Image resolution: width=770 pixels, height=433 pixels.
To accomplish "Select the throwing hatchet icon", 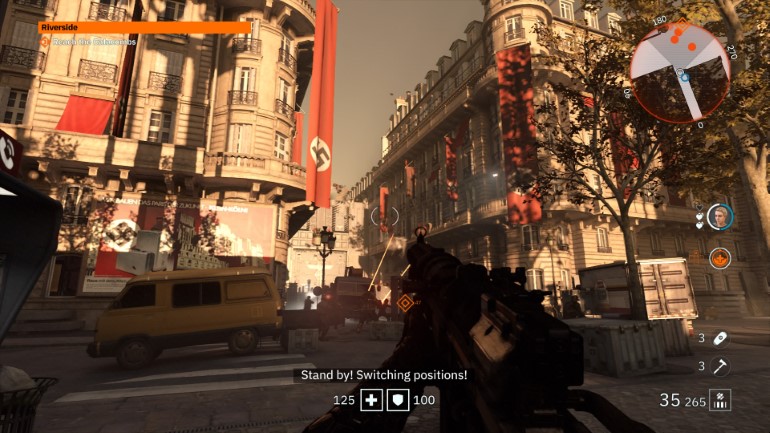I will point(720,366).
